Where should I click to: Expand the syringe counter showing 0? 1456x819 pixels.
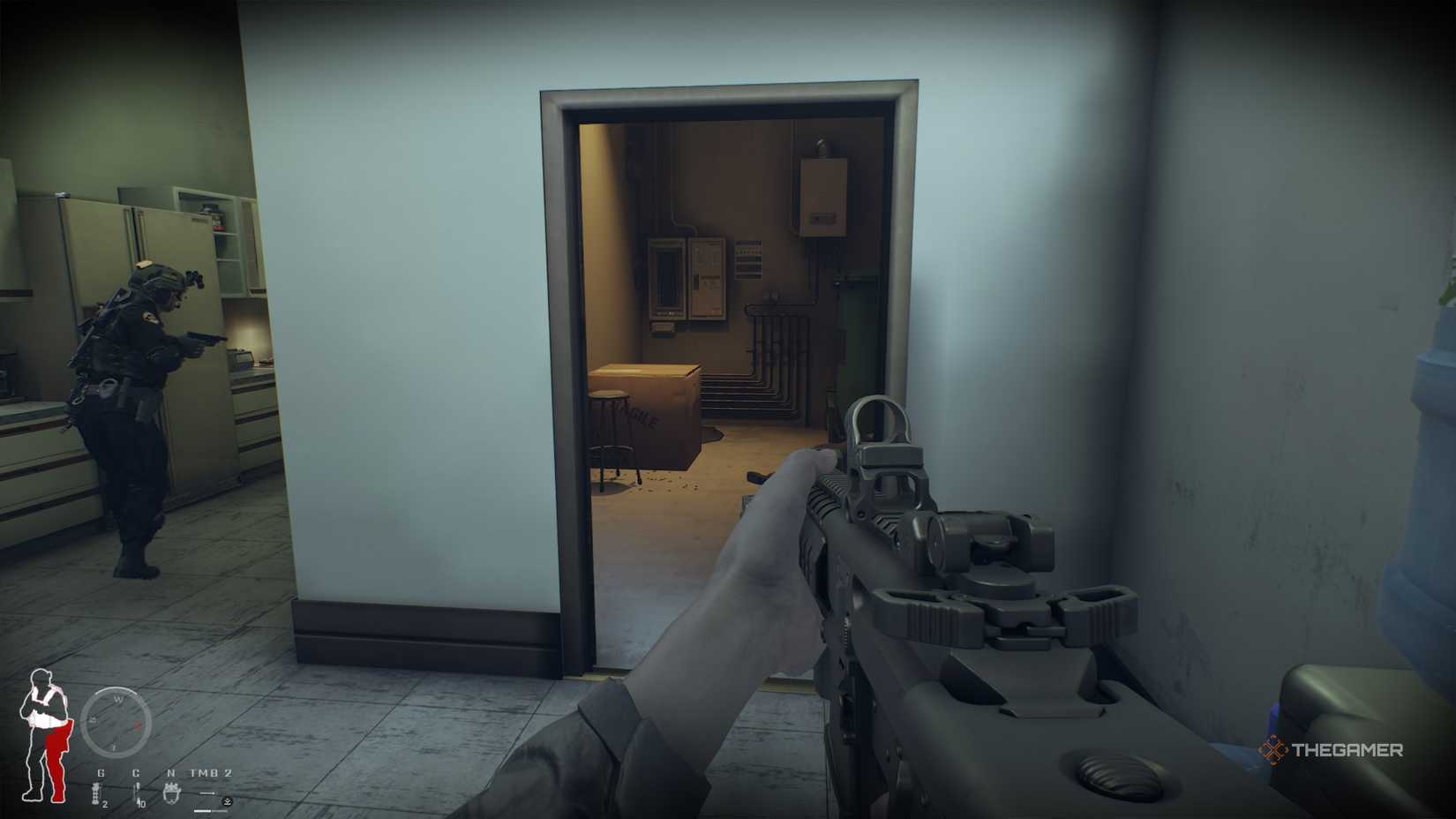pos(143,804)
